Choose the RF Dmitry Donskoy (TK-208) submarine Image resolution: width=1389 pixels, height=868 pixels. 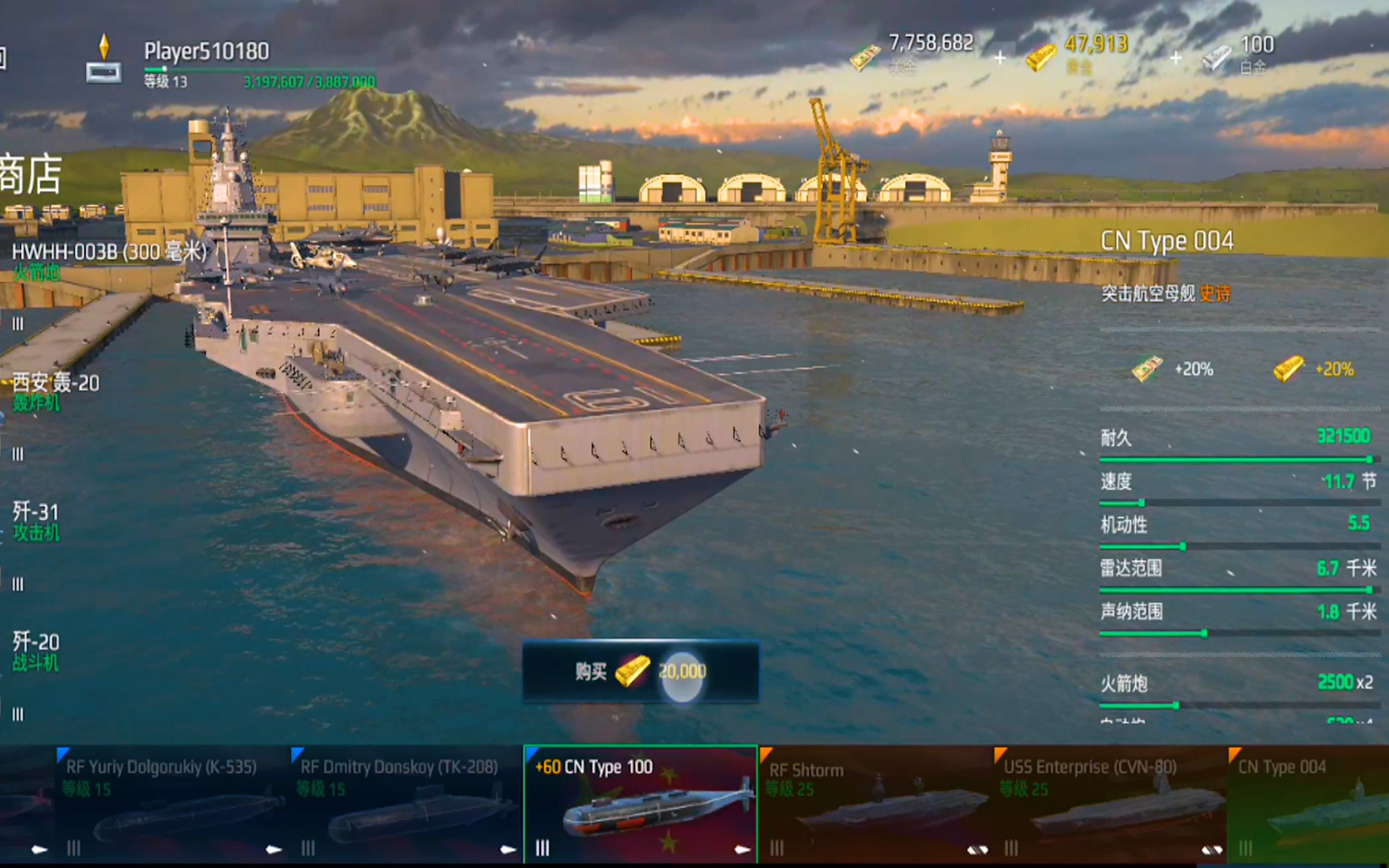point(404,804)
